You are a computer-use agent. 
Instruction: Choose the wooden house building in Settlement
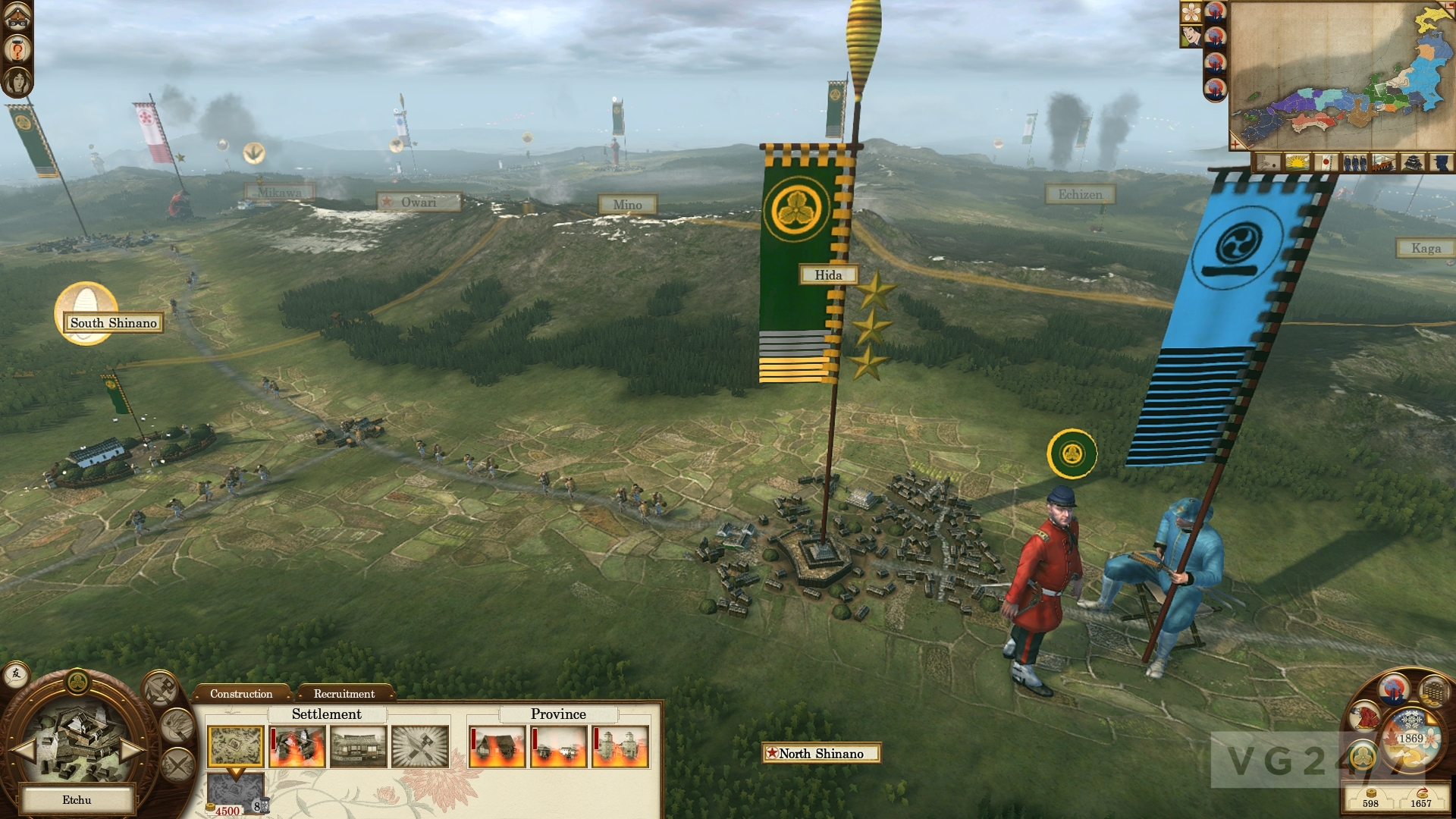(359, 747)
